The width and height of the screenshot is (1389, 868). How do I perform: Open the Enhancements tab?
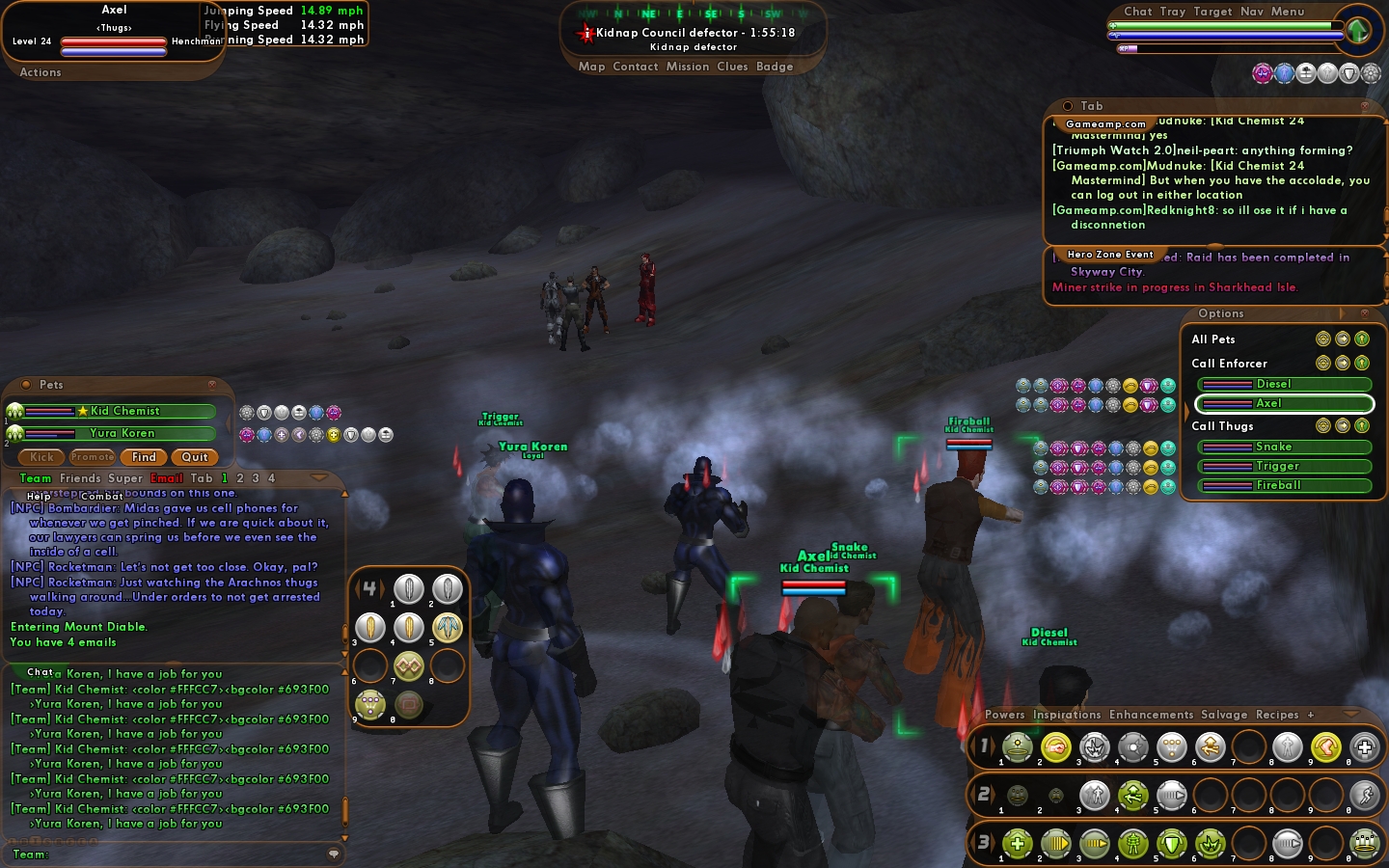click(1151, 715)
